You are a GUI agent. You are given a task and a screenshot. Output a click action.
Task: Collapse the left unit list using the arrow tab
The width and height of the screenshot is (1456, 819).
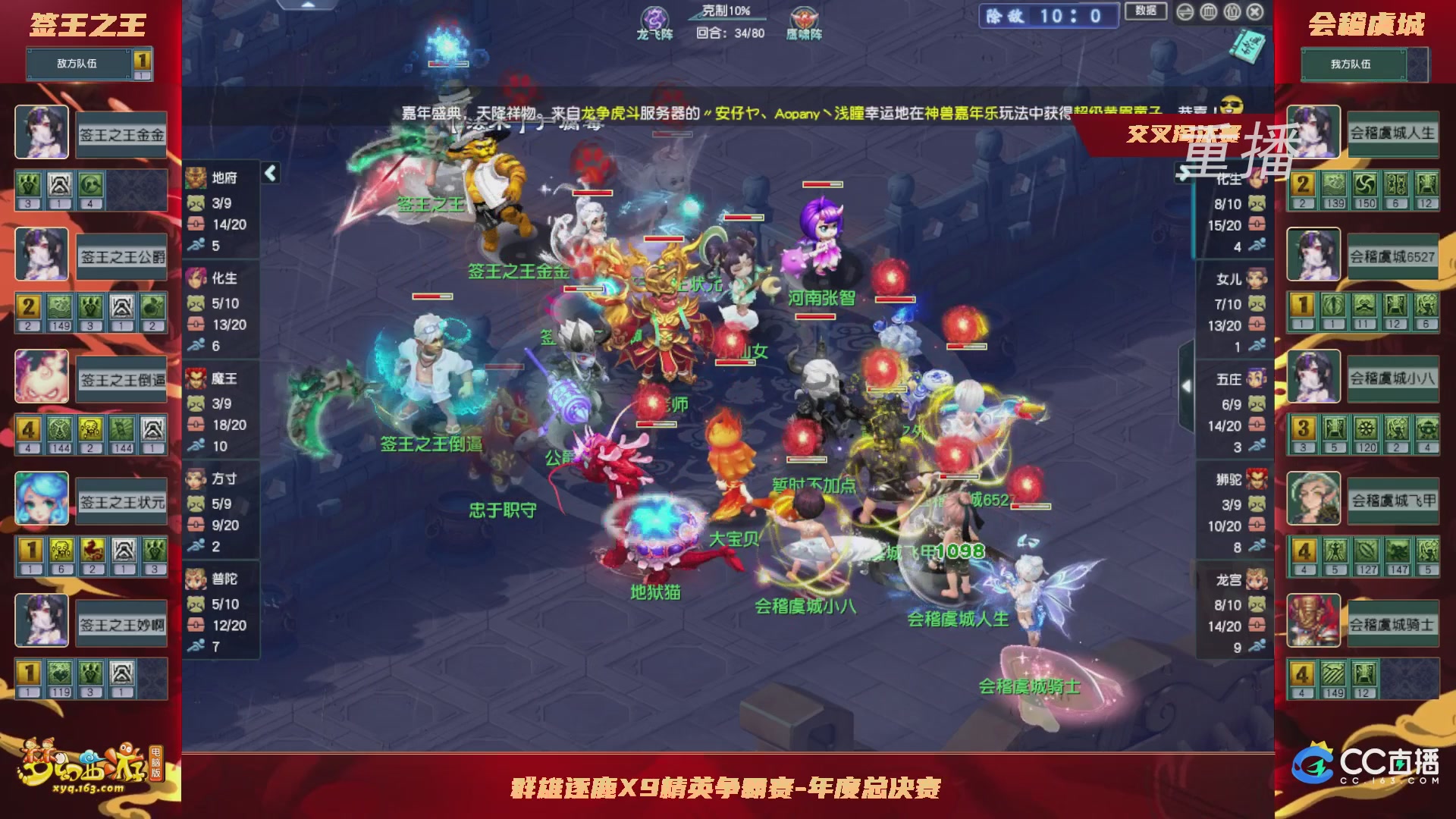[269, 173]
